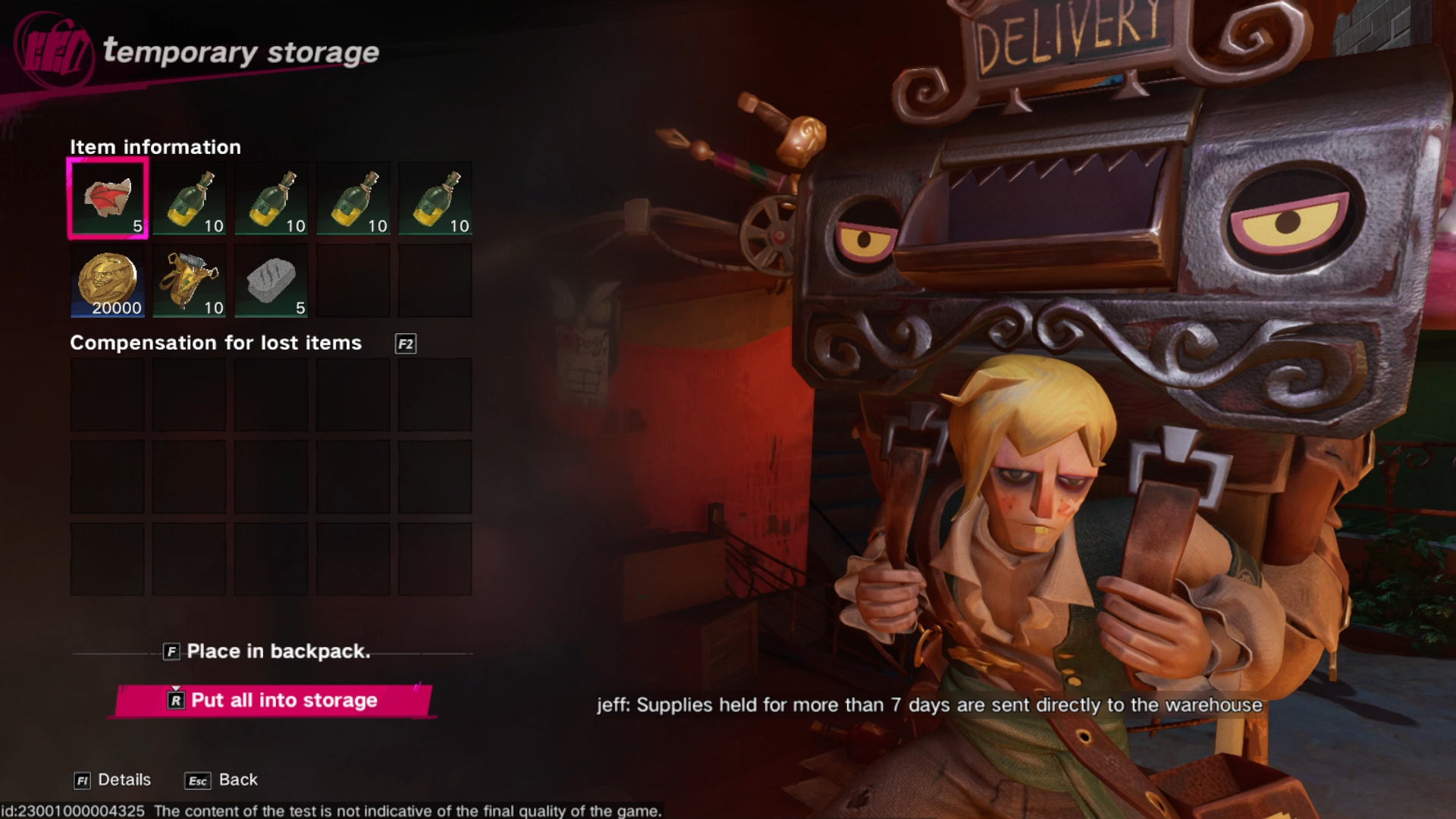Pick the gray stone ingot slot
Viewport: 1456px width, 819px height.
tap(271, 281)
